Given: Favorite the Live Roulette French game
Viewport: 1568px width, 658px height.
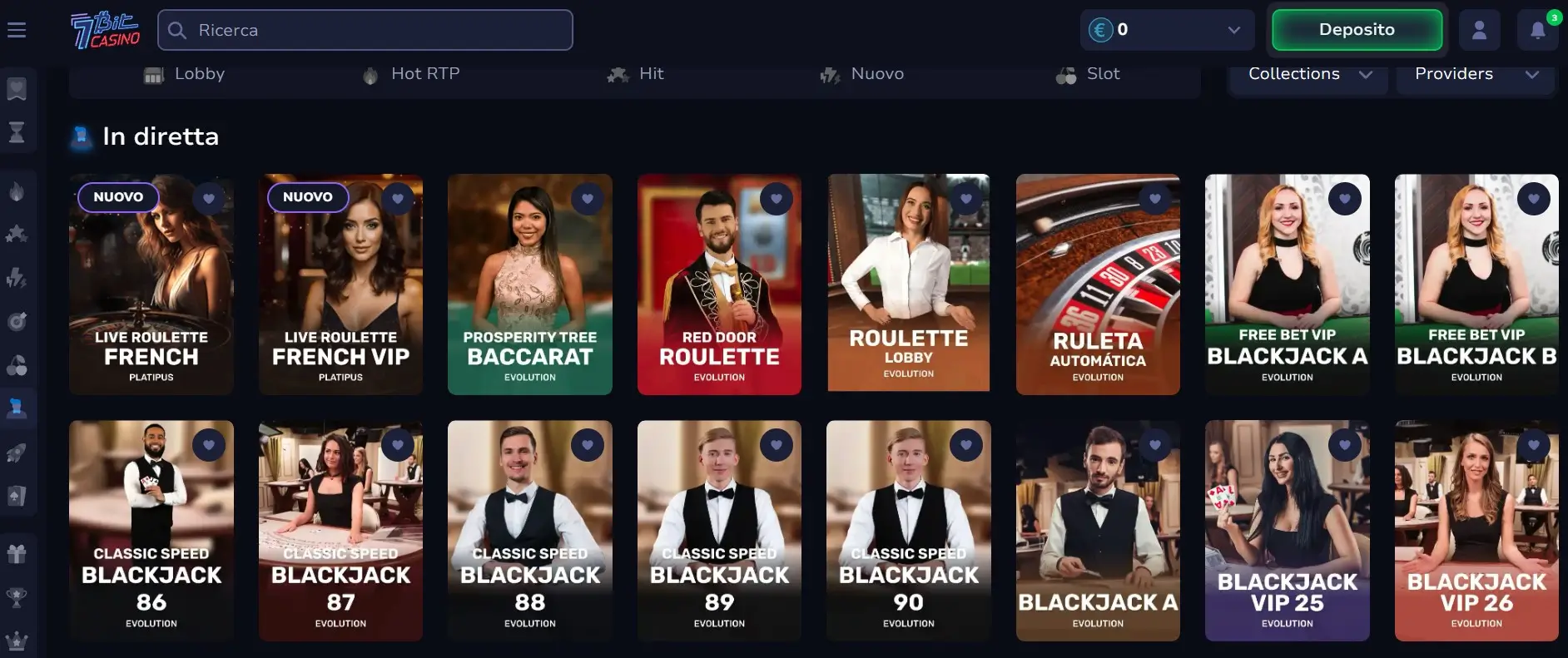Looking at the screenshot, I should pyautogui.click(x=209, y=199).
